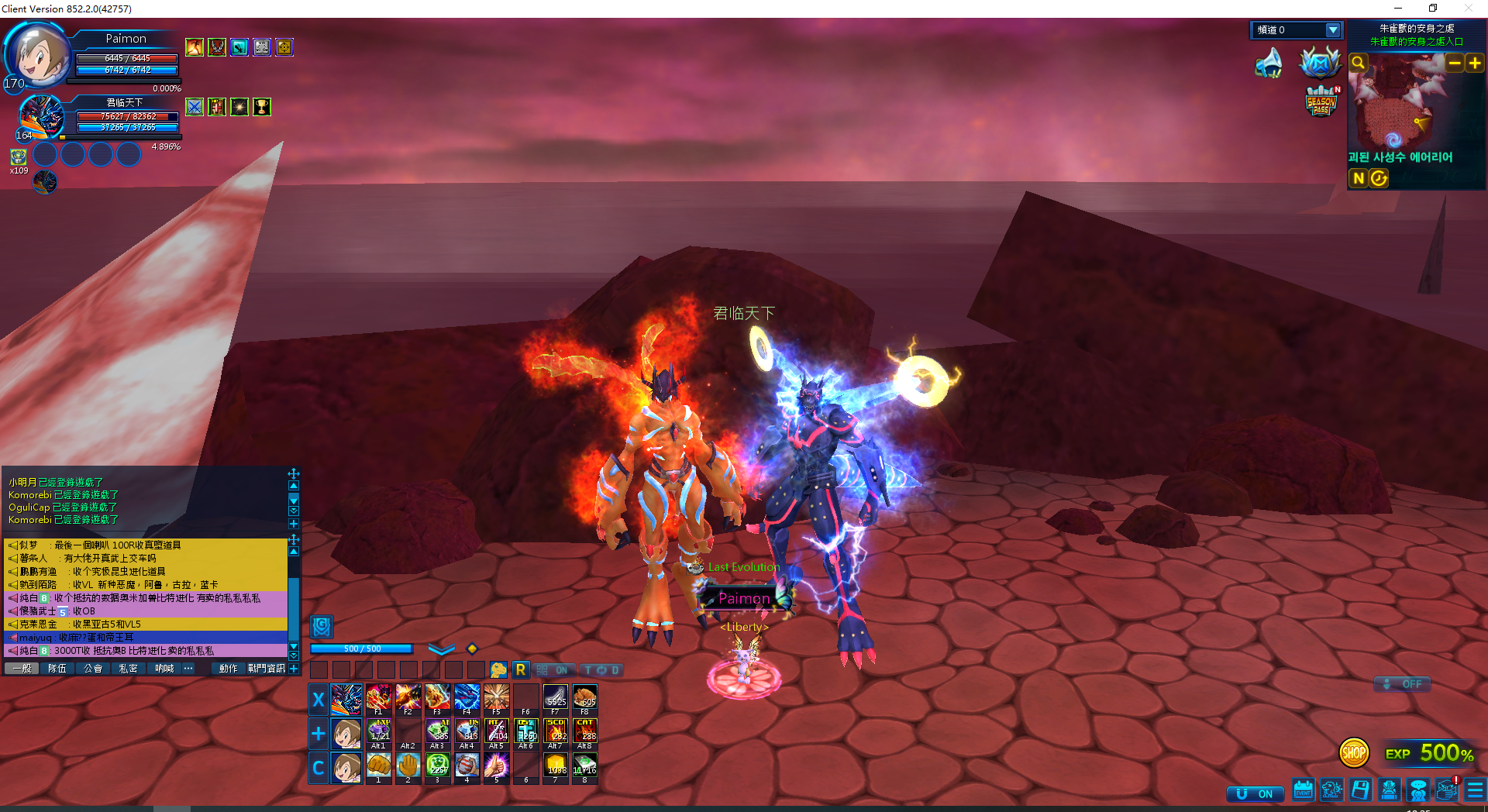Image resolution: width=1488 pixels, height=812 pixels.
Task: Zoom in the minimap with plus button
Action: point(1474,63)
